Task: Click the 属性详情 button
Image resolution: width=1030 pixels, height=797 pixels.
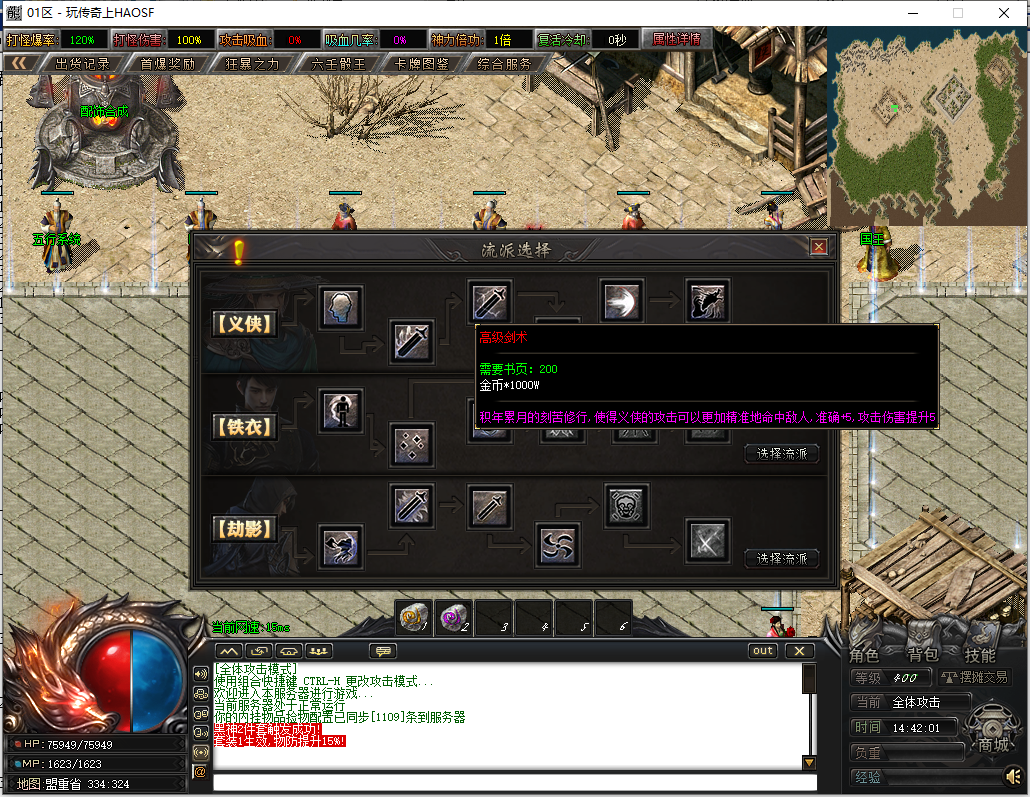Action: 677,40
